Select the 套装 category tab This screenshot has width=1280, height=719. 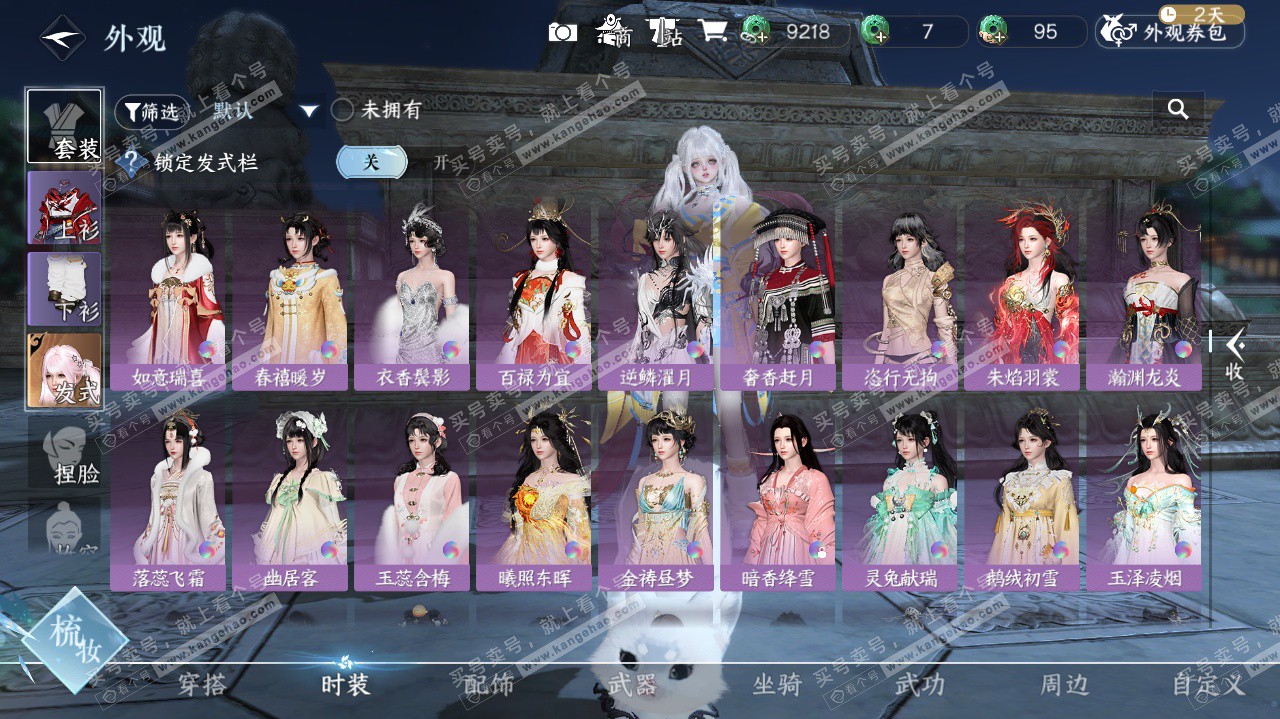point(65,127)
